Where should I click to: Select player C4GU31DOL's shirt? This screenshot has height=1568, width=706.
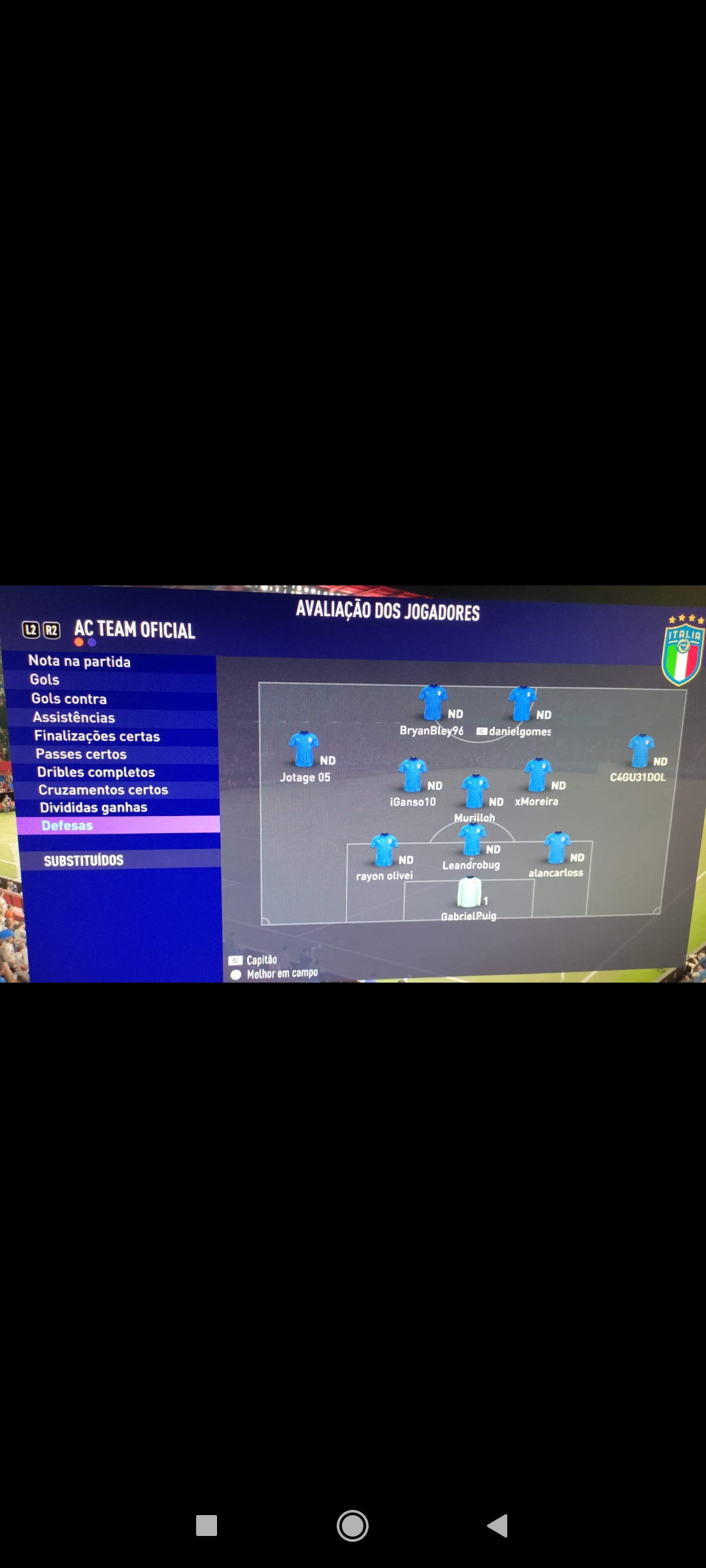click(641, 751)
